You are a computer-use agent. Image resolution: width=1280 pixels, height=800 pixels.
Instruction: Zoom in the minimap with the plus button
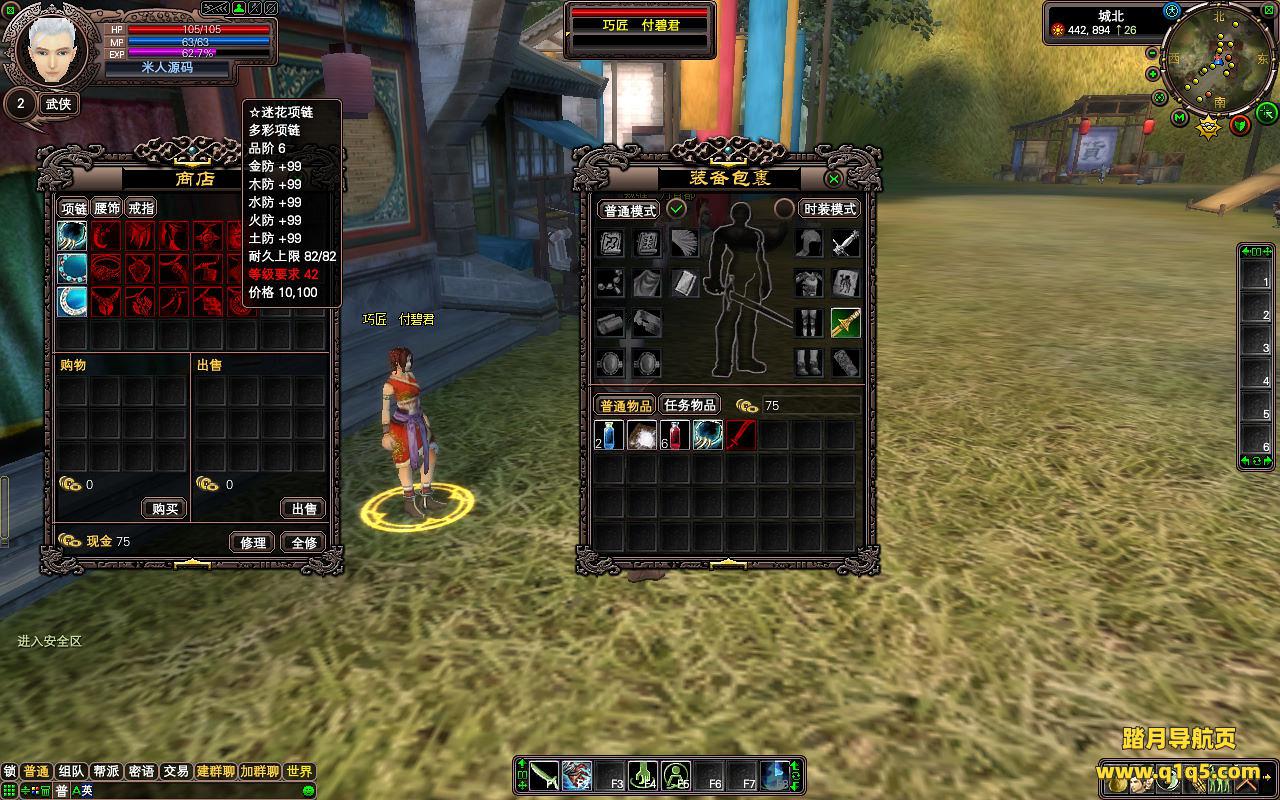(1153, 74)
